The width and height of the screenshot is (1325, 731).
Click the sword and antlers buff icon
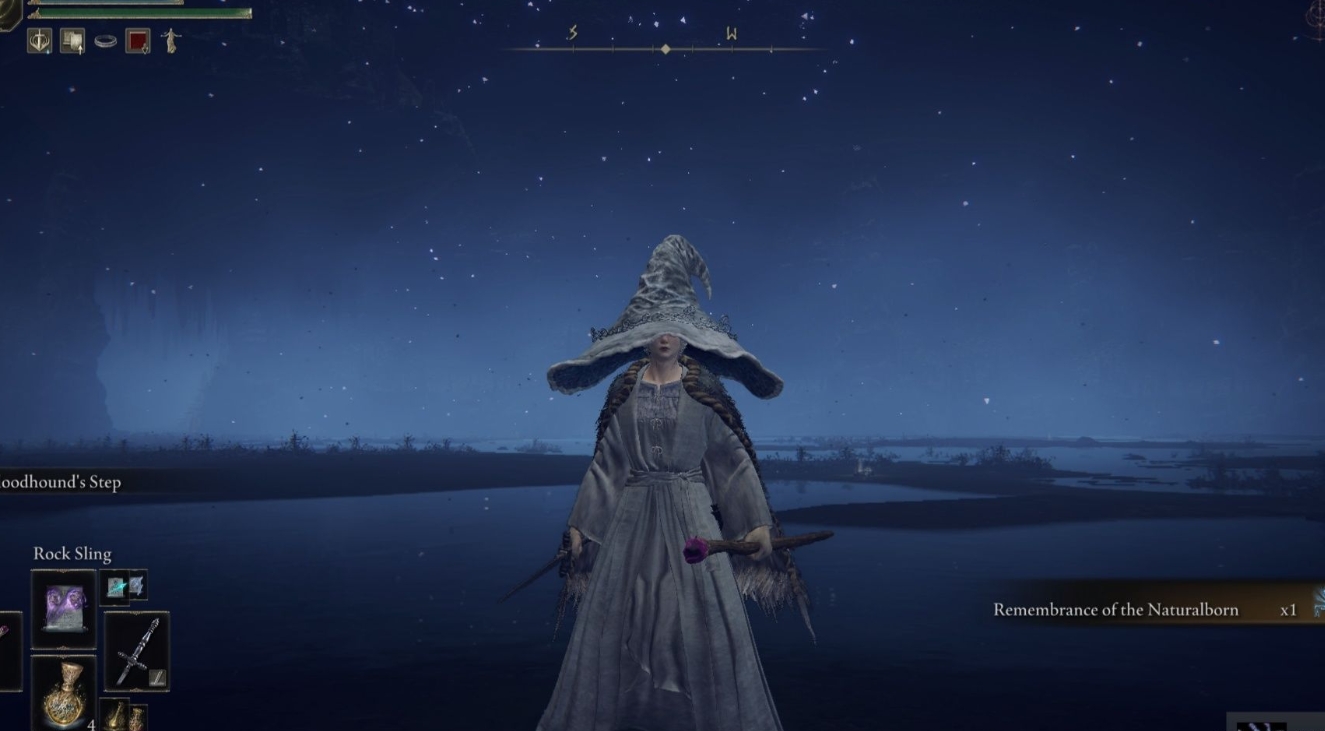(40, 41)
